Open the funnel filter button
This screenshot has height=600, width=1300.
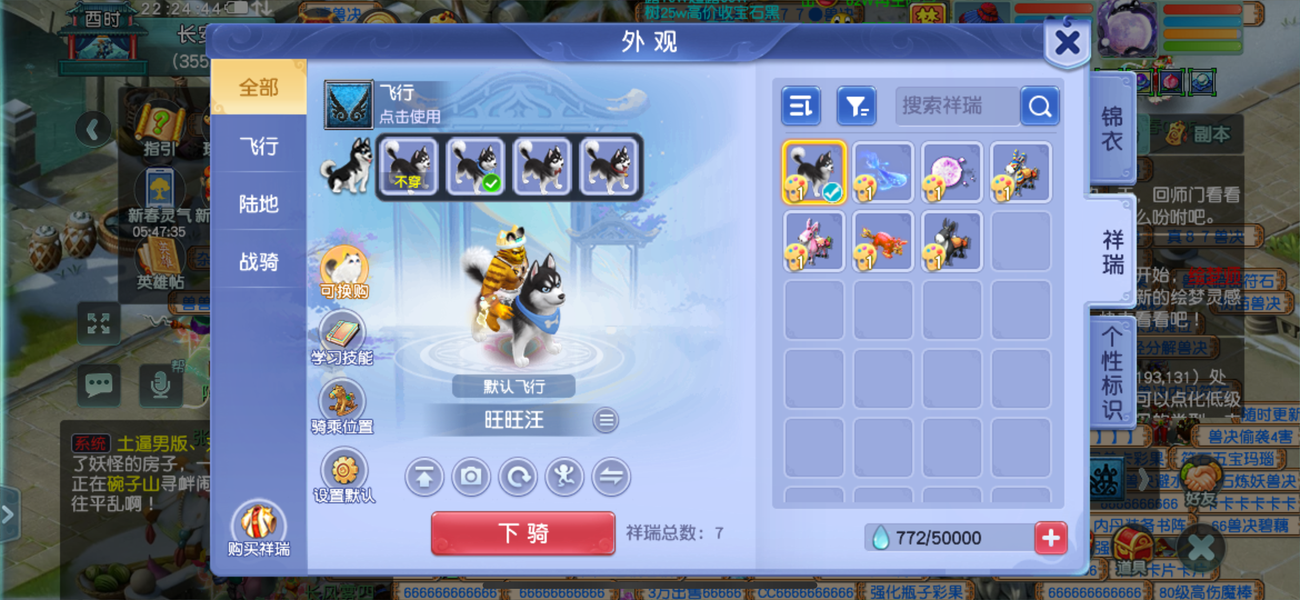[x=856, y=106]
